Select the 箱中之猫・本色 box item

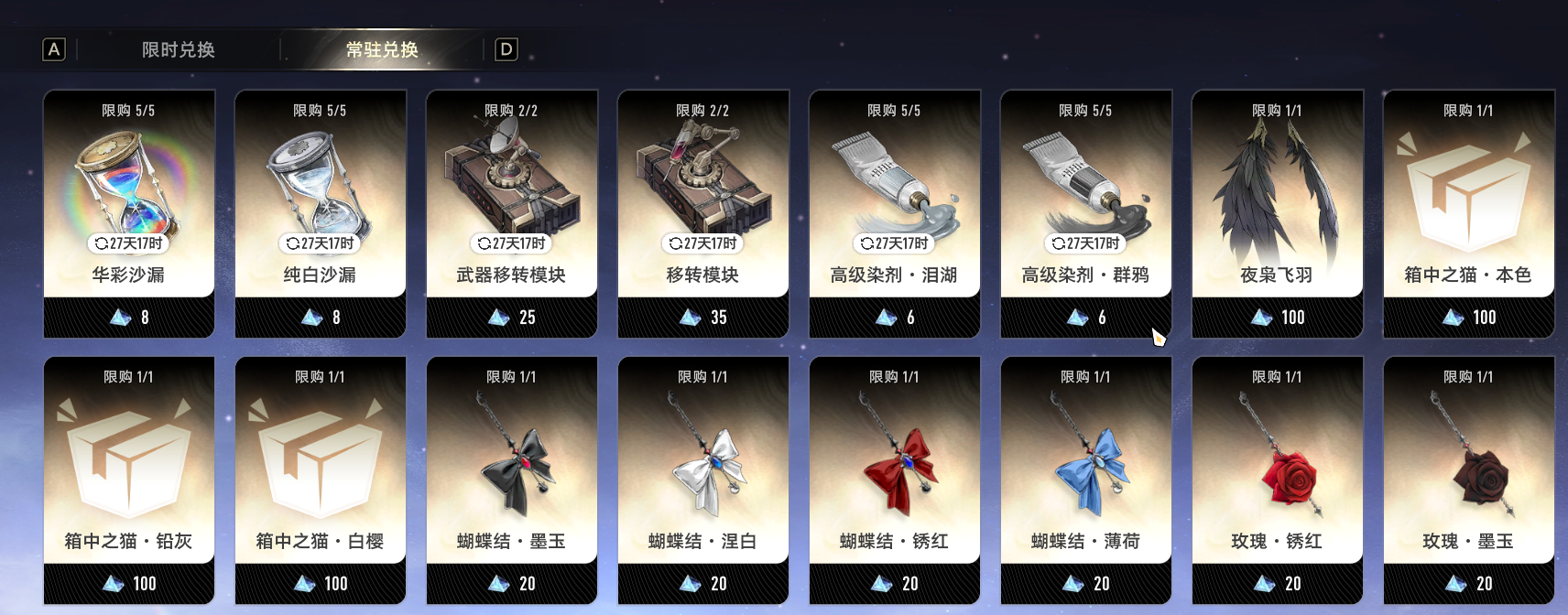[1469, 201]
